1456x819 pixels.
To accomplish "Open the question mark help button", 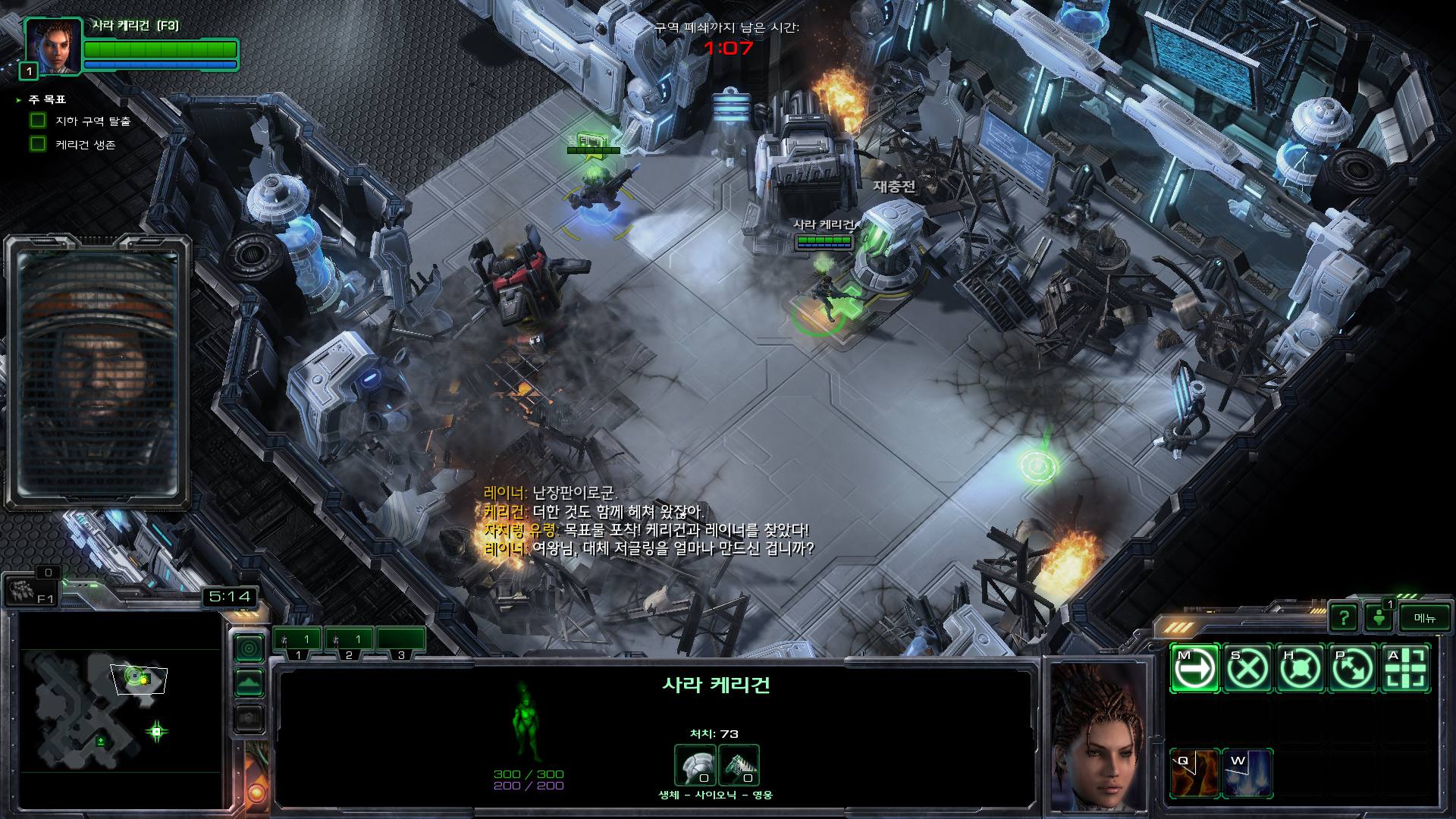I will [x=1344, y=618].
